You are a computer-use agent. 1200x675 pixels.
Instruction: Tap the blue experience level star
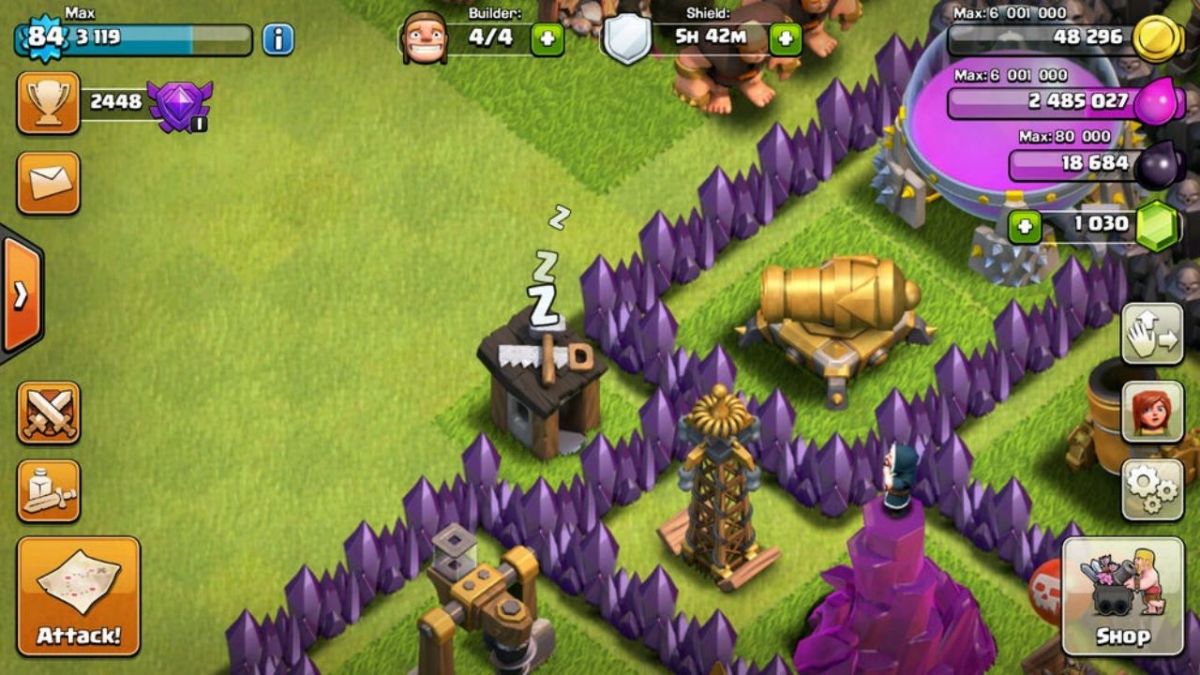point(43,39)
